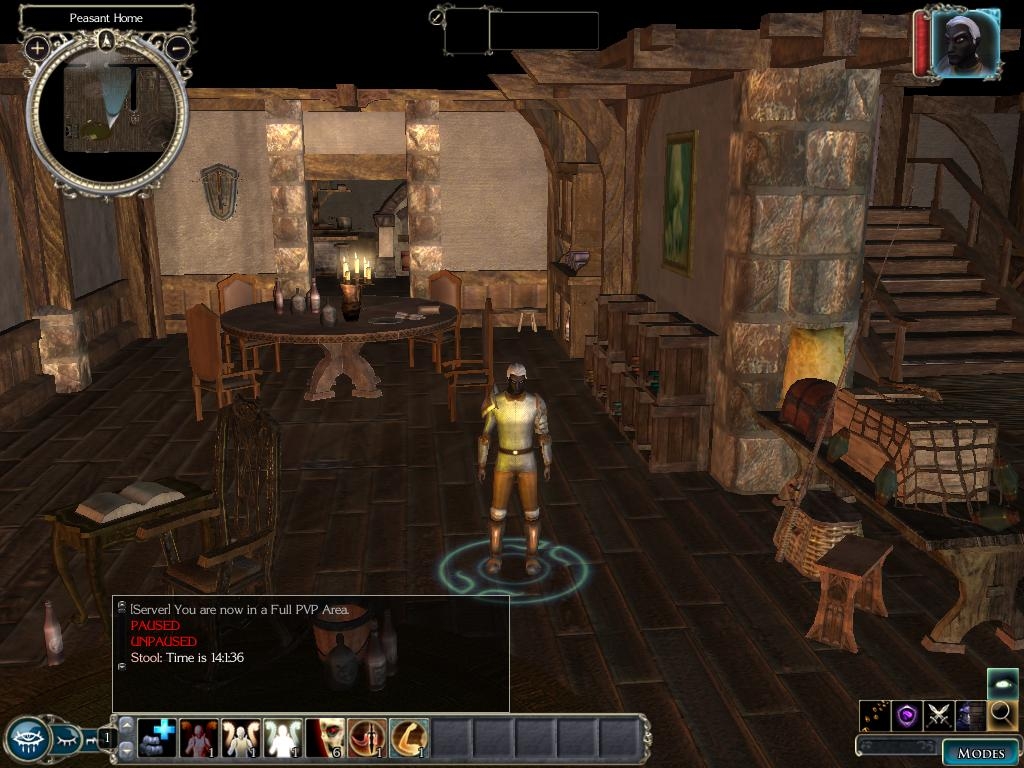Open the main menu eye emblem button

coord(27,740)
